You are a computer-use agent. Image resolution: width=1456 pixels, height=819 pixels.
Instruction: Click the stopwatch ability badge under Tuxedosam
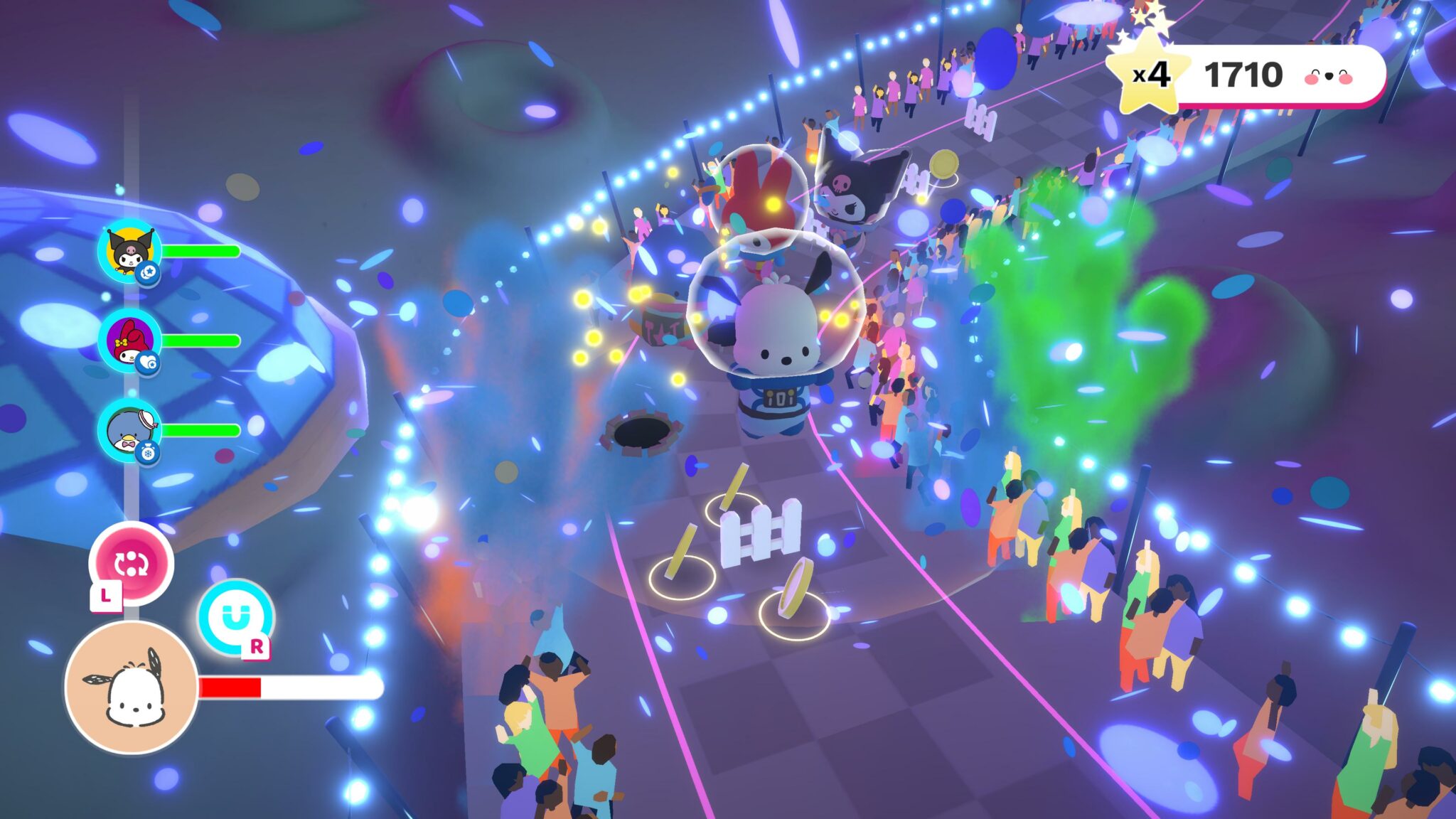pyautogui.click(x=147, y=451)
